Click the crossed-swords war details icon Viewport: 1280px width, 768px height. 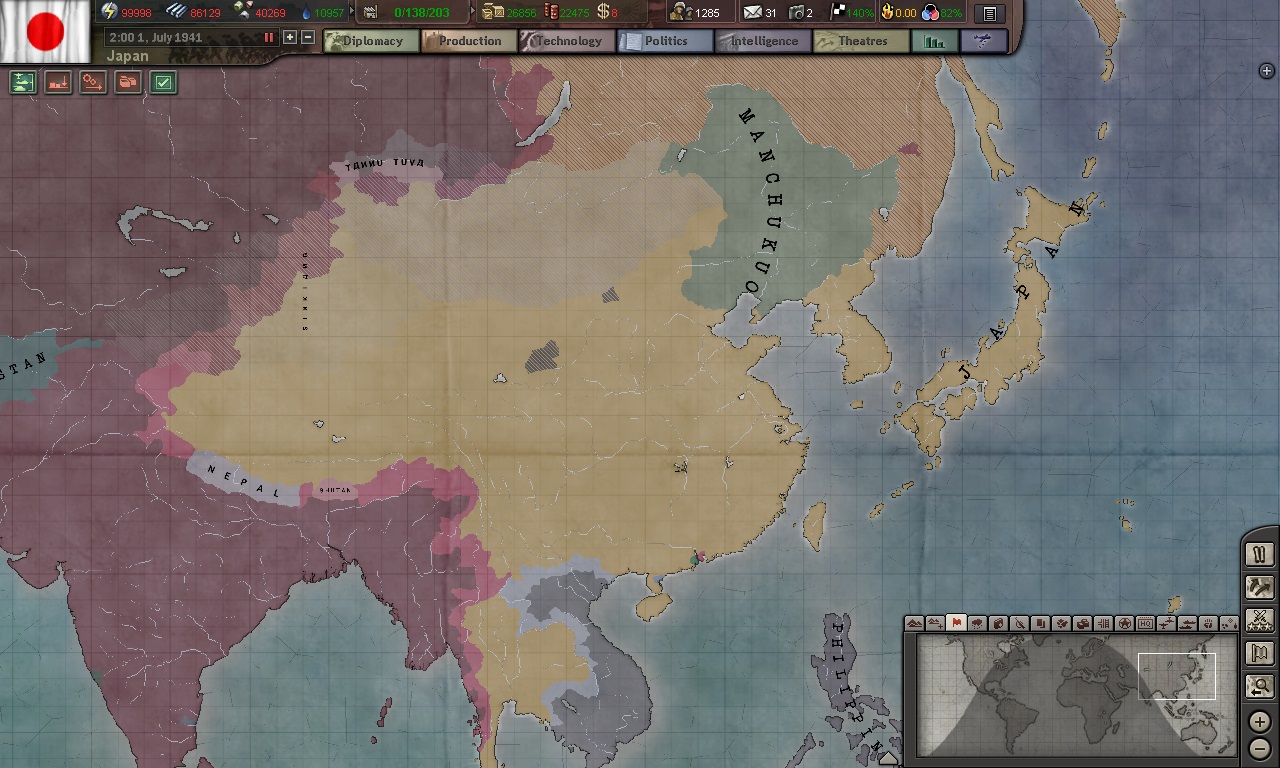[1259, 620]
